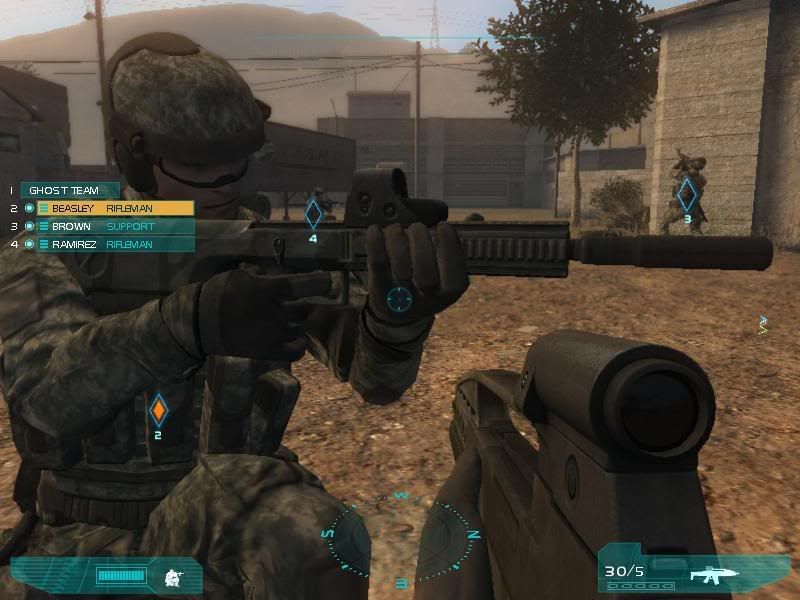
Task: Click the compass radar dial
Action: [x=400, y=537]
